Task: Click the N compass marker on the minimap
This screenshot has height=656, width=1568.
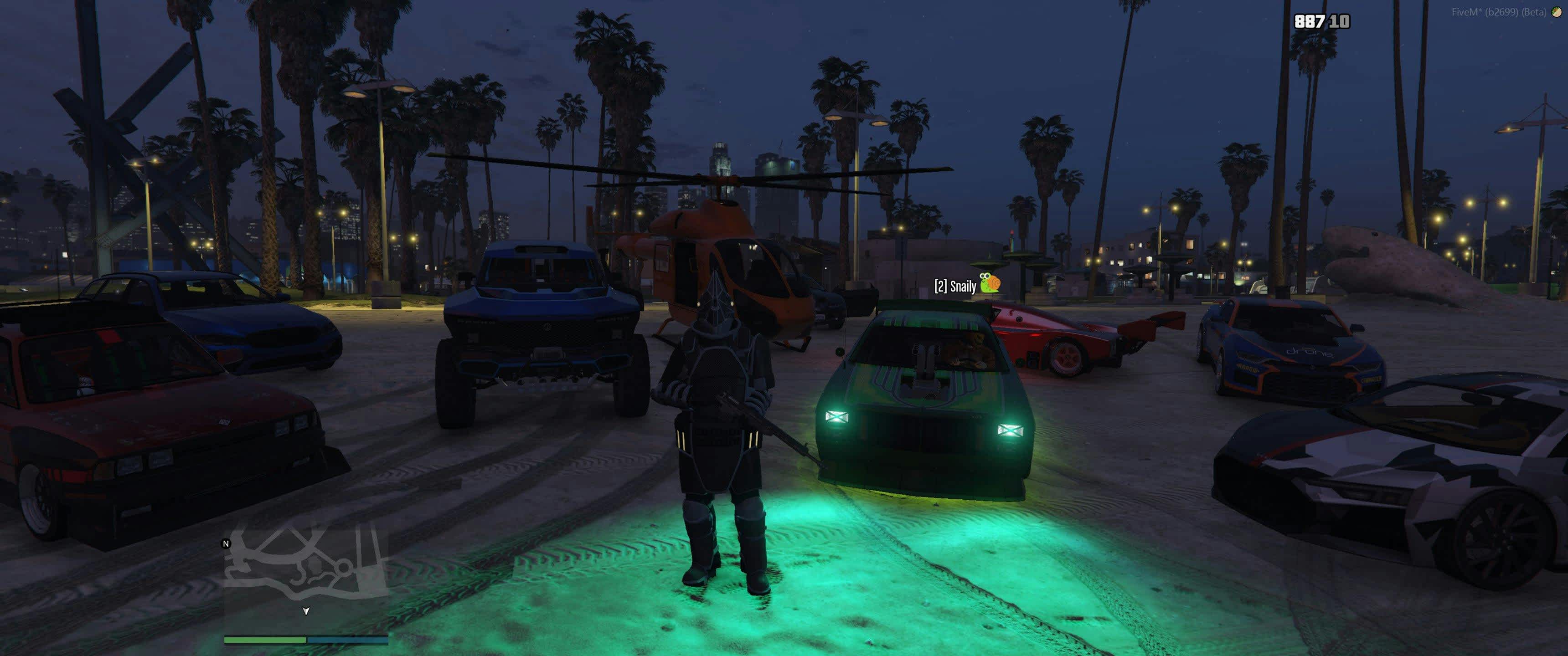Action: (x=227, y=543)
